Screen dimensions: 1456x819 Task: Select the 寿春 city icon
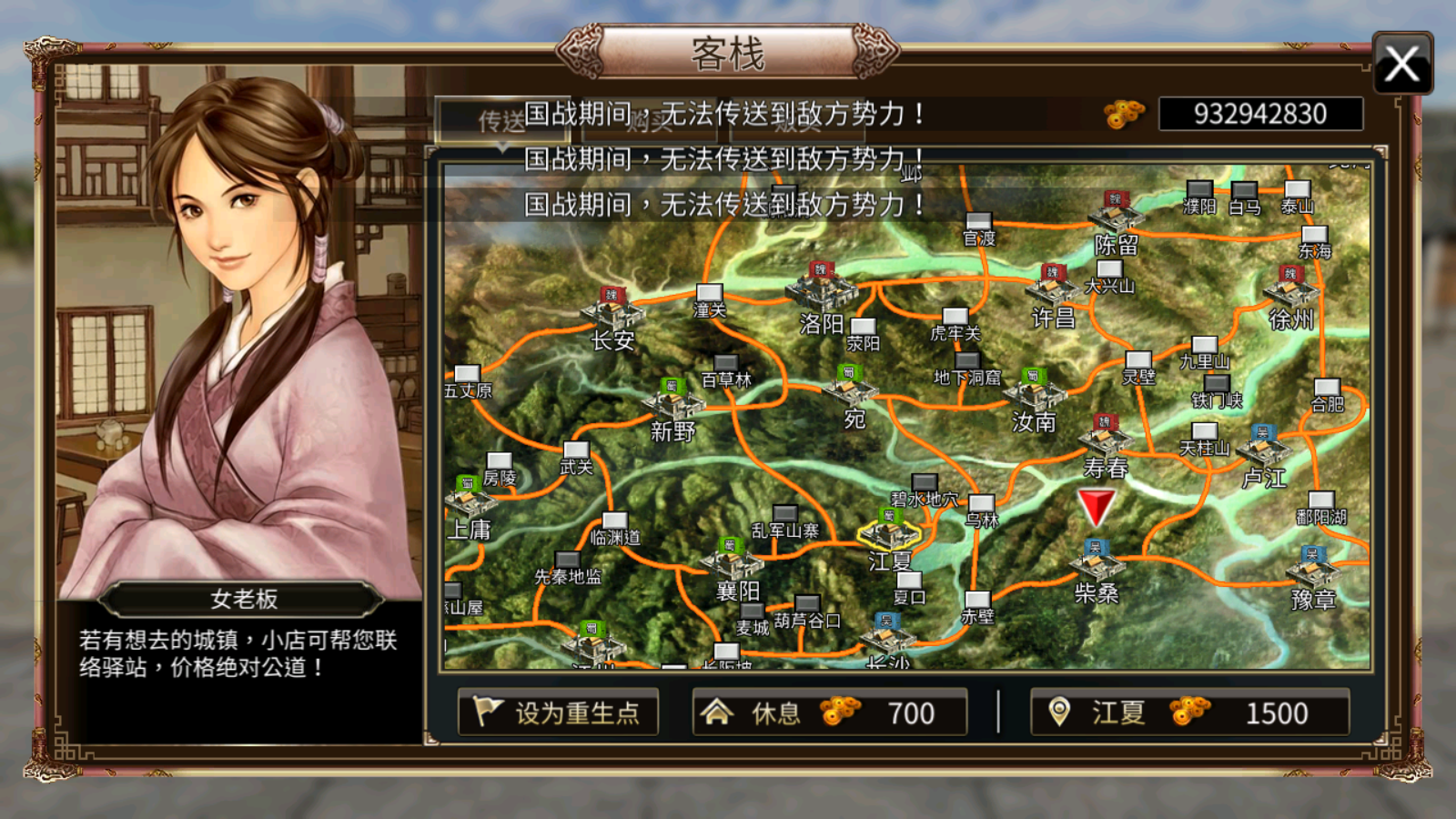click(1107, 439)
